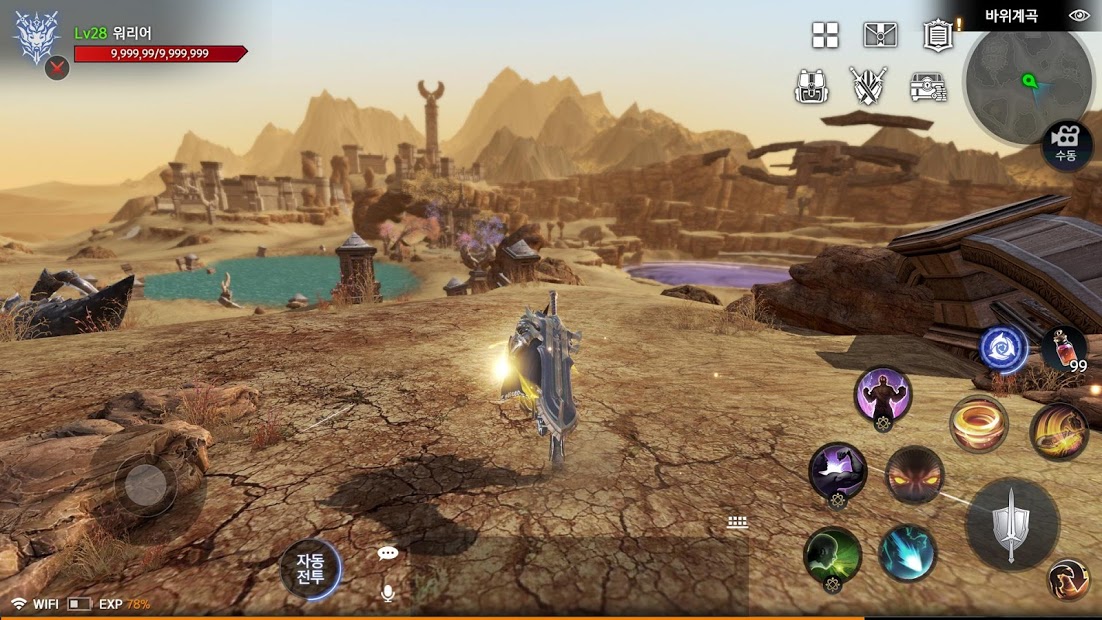Open the crossed swords shield menu

click(868, 86)
